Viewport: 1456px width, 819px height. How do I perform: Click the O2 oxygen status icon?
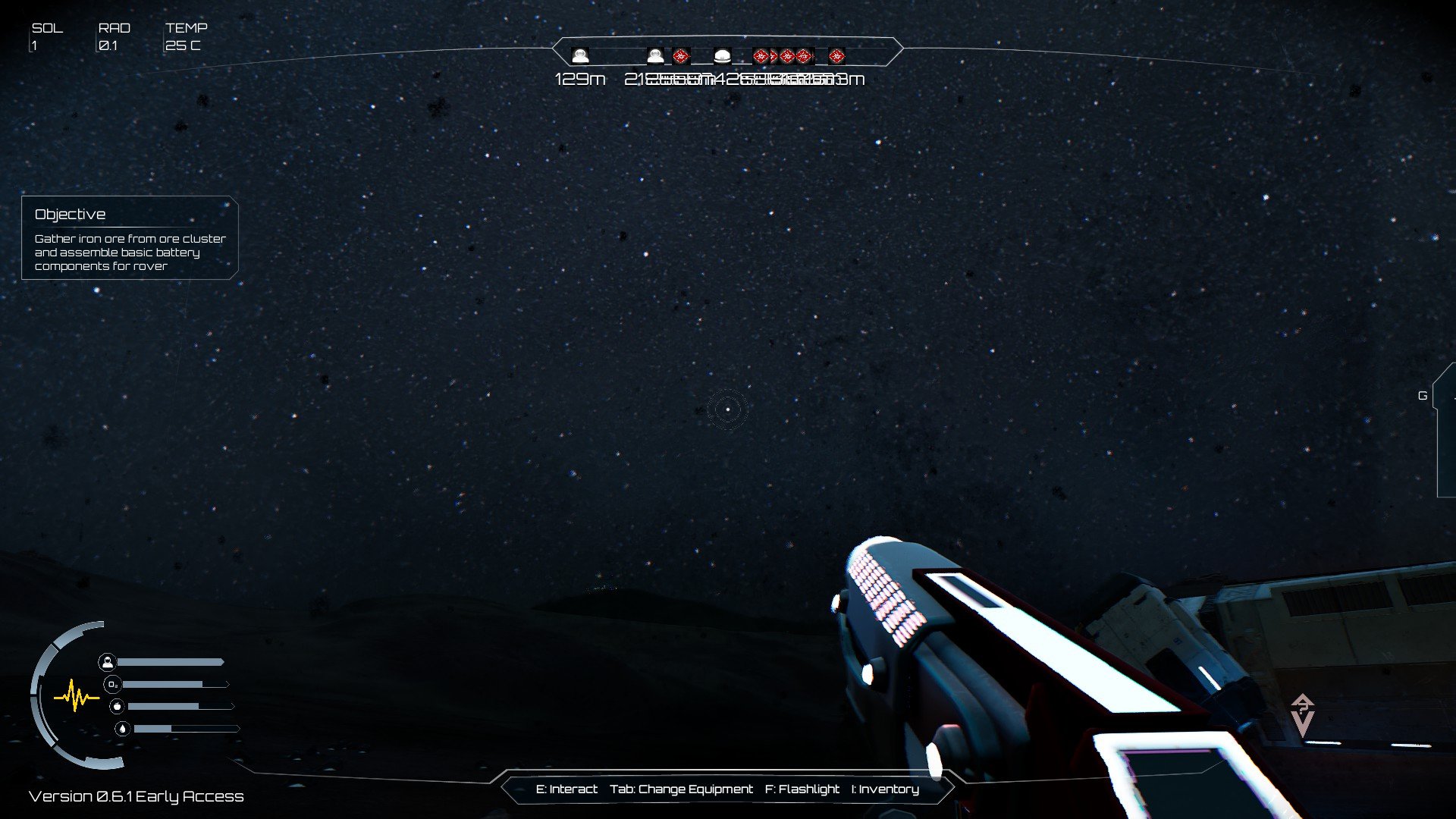click(x=112, y=685)
